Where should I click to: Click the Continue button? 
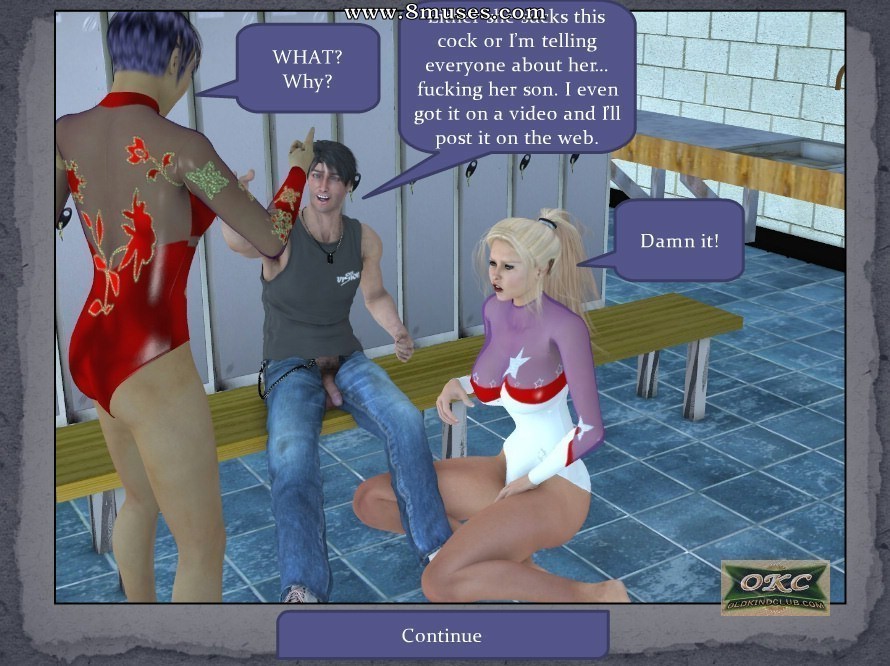(442, 635)
